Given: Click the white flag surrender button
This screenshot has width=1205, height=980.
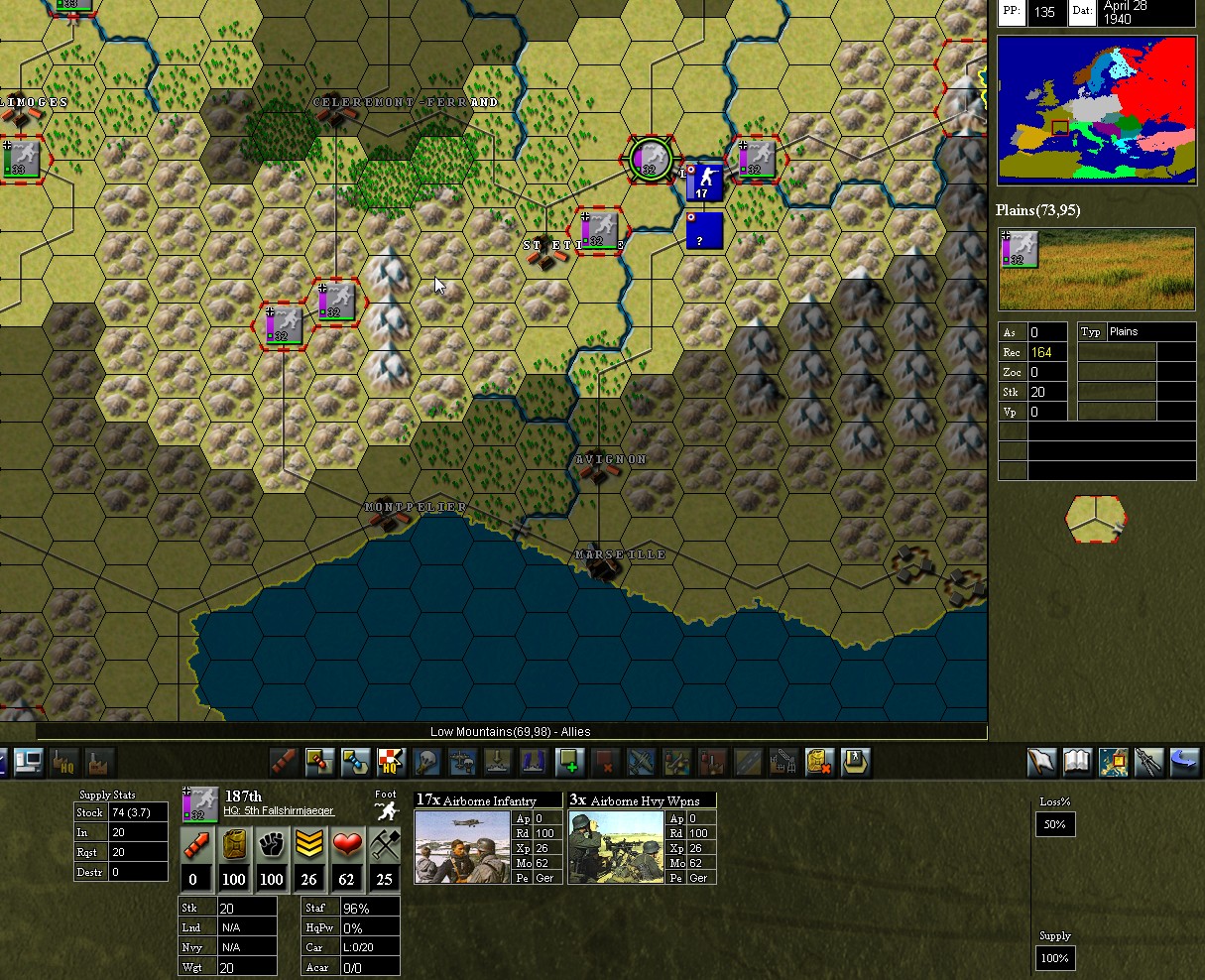Looking at the screenshot, I should 1041,762.
